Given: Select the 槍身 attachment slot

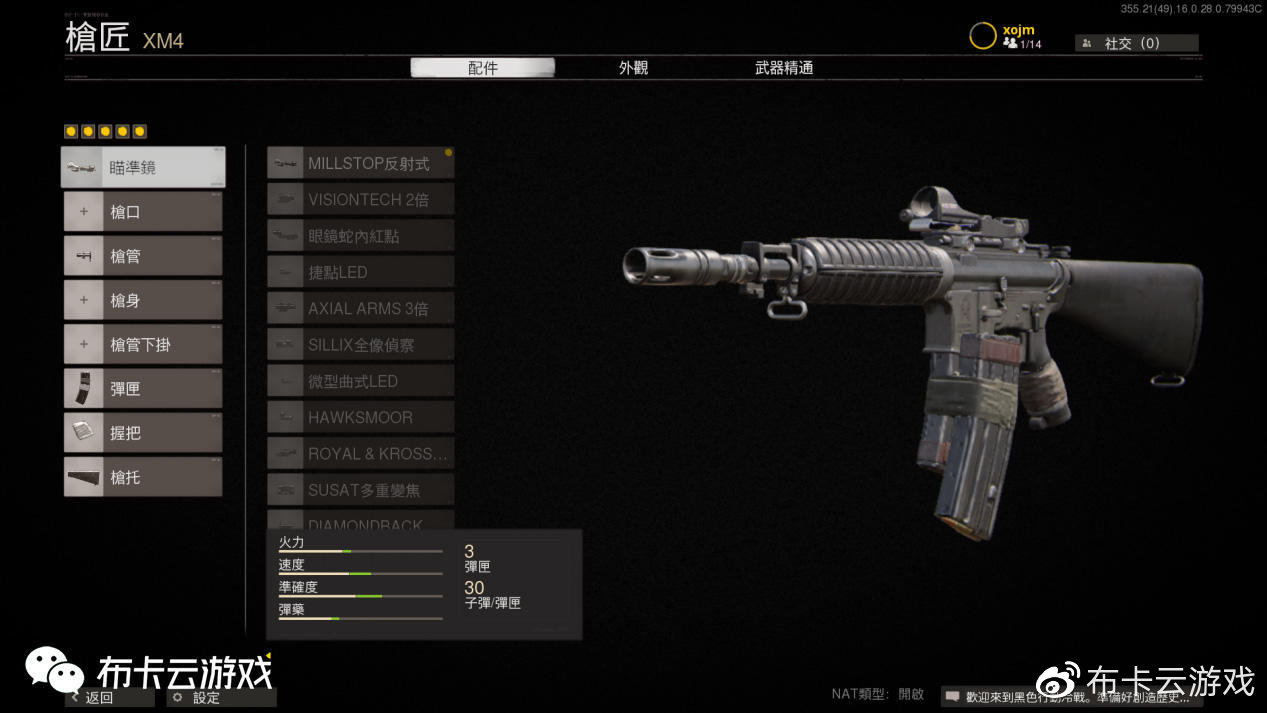Looking at the screenshot, I should (143, 300).
